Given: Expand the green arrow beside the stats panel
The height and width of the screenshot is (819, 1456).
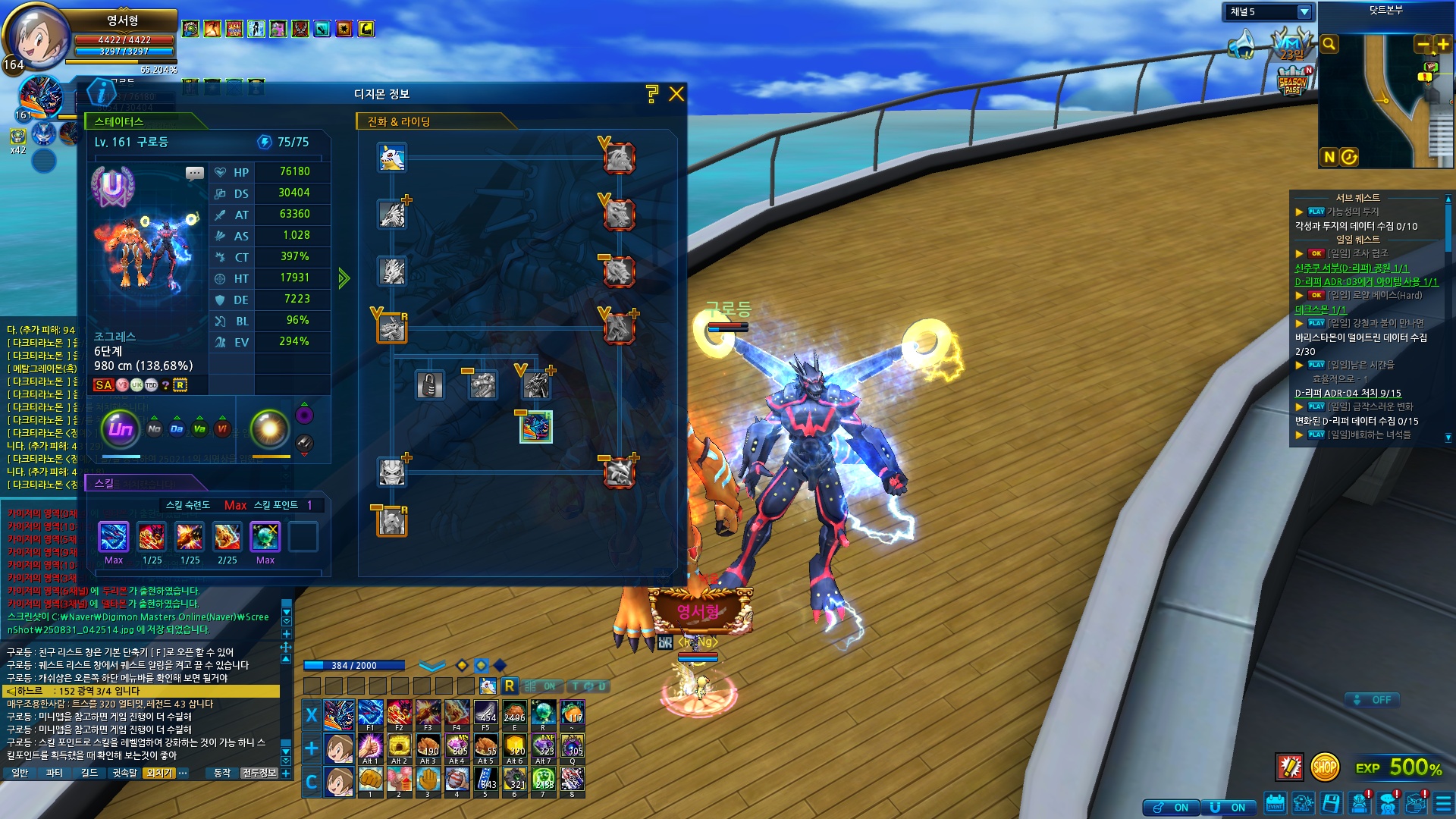Looking at the screenshot, I should [344, 278].
